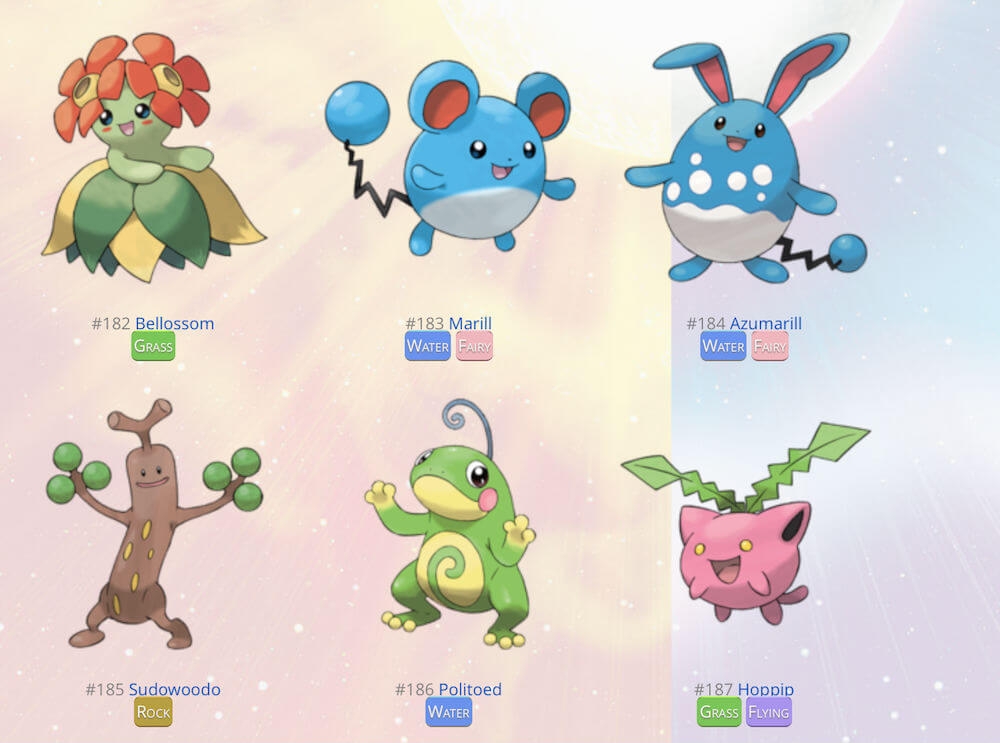Open the Politoed name link
The width and height of the screenshot is (1000, 743).
[x=469, y=689]
